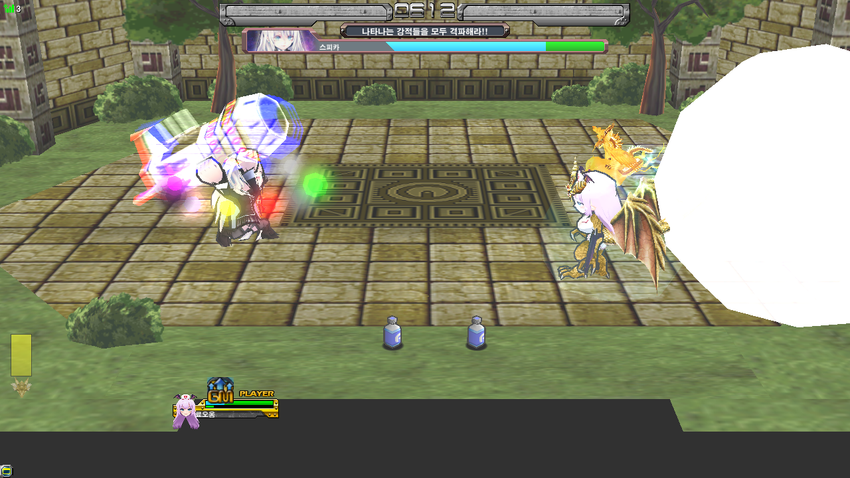Click the mission objective banner under the timer
The image size is (850, 478).
[424, 31]
